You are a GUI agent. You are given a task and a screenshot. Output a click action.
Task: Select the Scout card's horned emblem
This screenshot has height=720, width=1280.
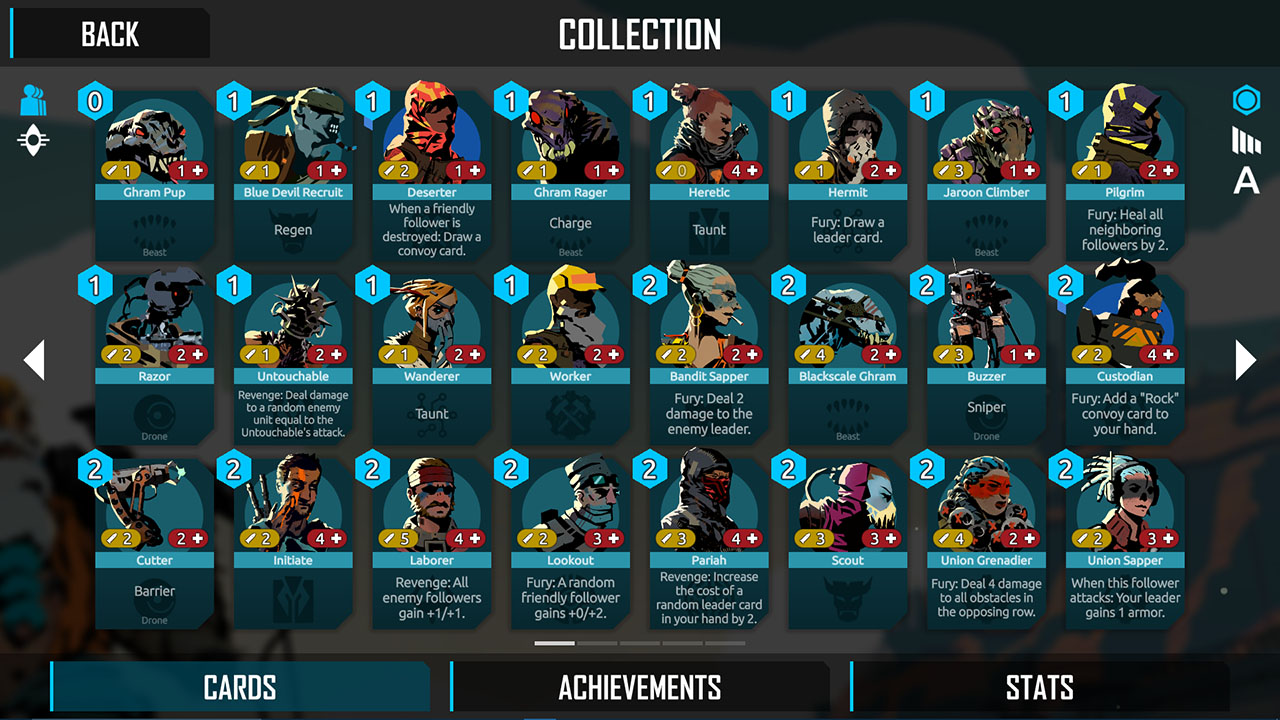pyautogui.click(x=847, y=600)
